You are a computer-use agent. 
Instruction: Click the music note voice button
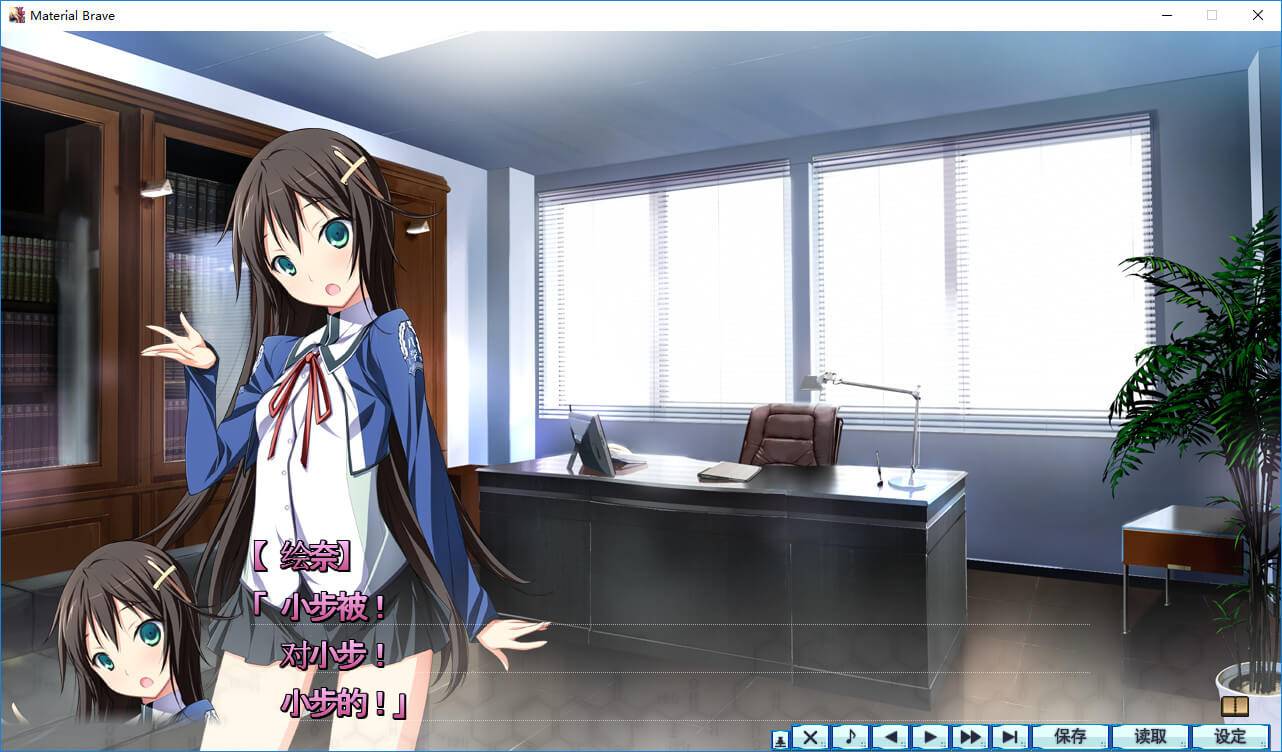pyautogui.click(x=850, y=737)
